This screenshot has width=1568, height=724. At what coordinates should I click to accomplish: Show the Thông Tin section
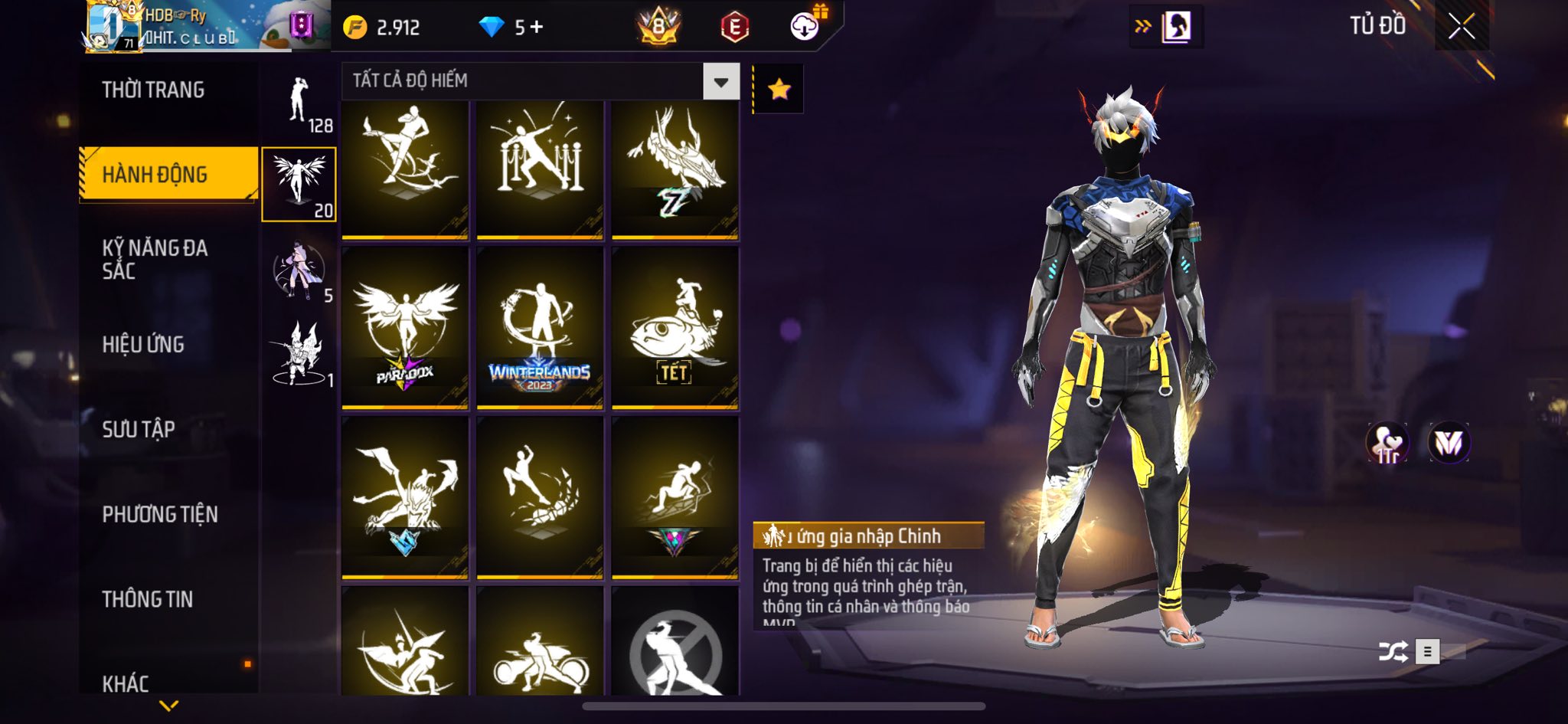pos(148,599)
